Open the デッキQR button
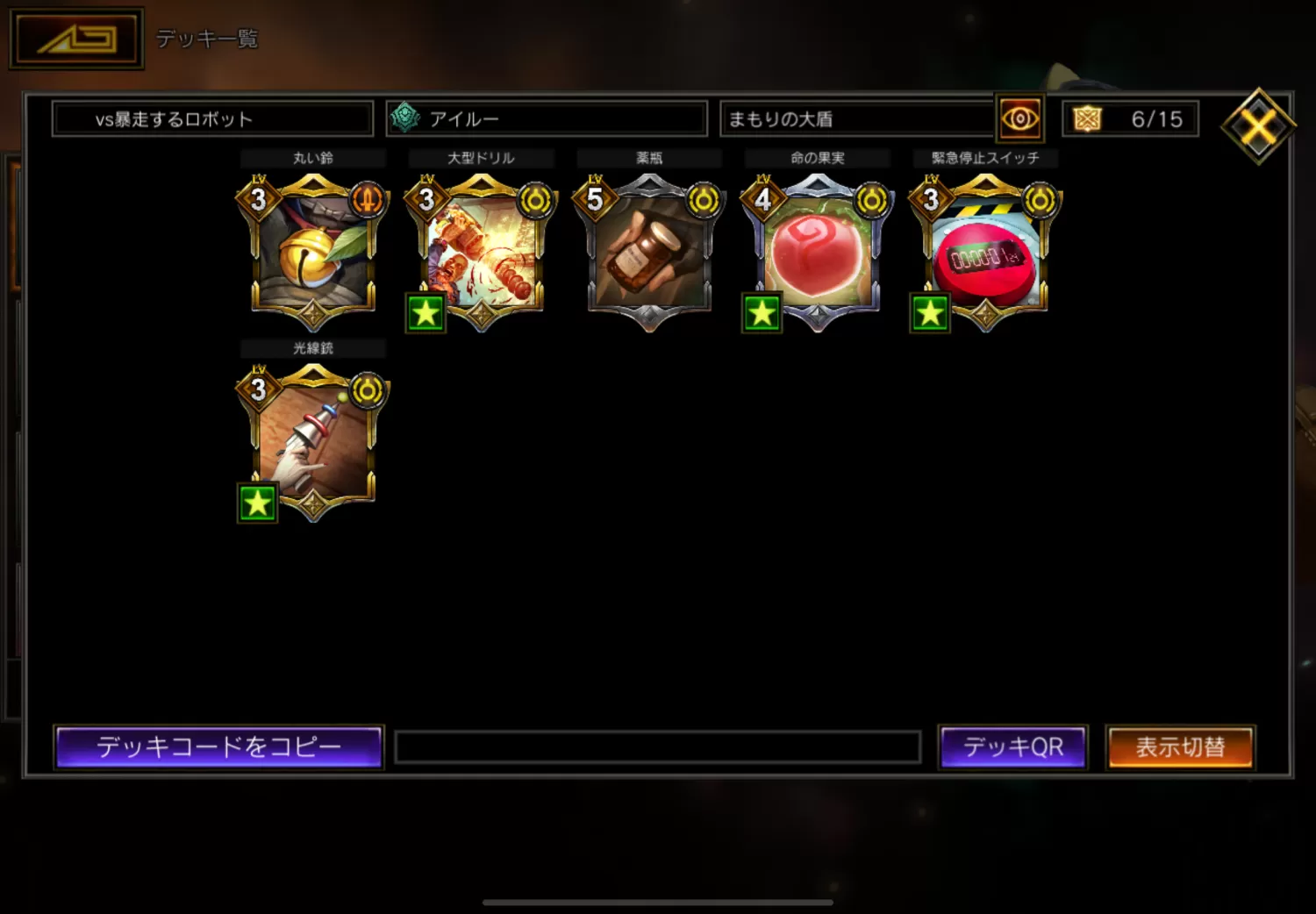The height and width of the screenshot is (914, 1316). 1012,747
